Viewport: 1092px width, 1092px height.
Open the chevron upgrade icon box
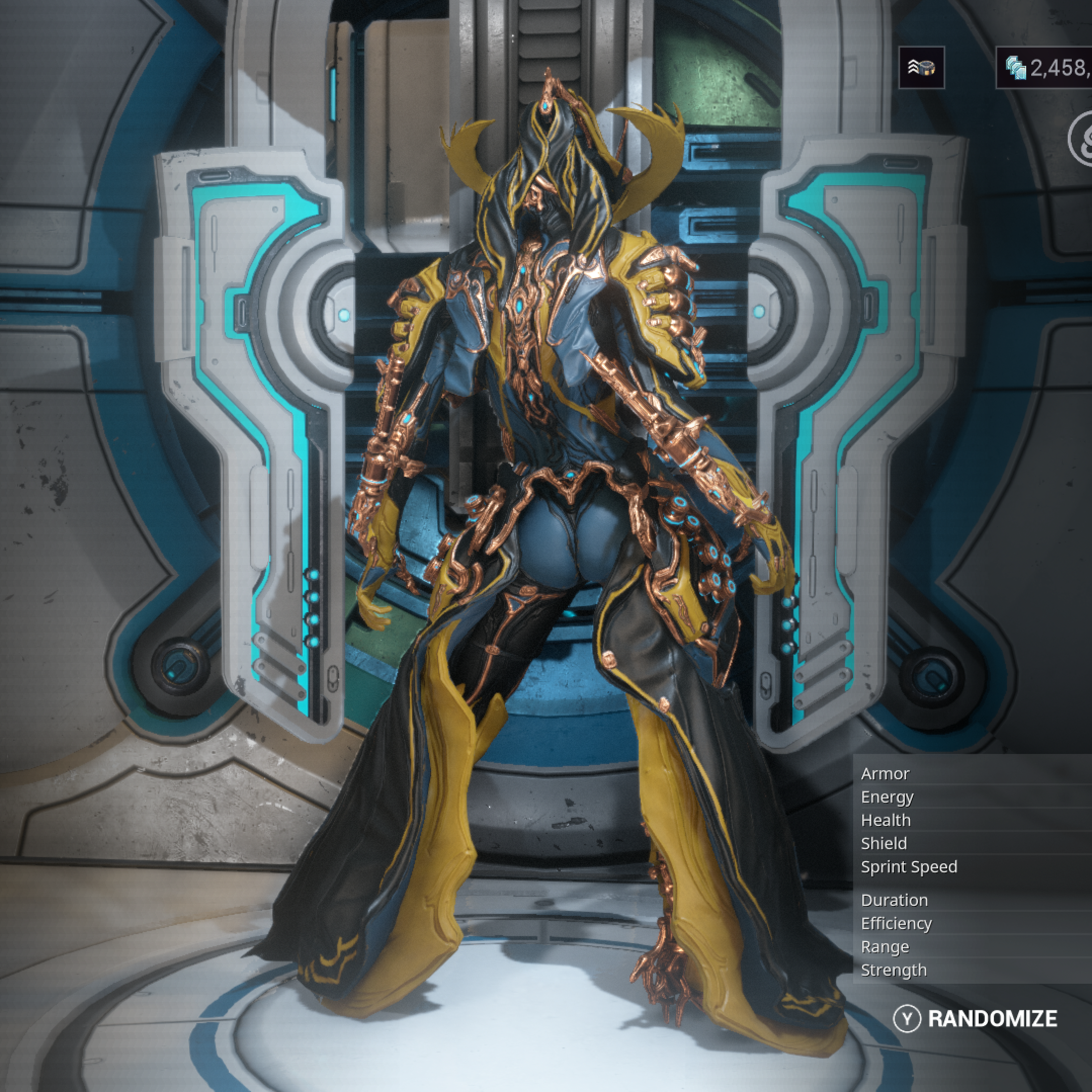coord(921,68)
